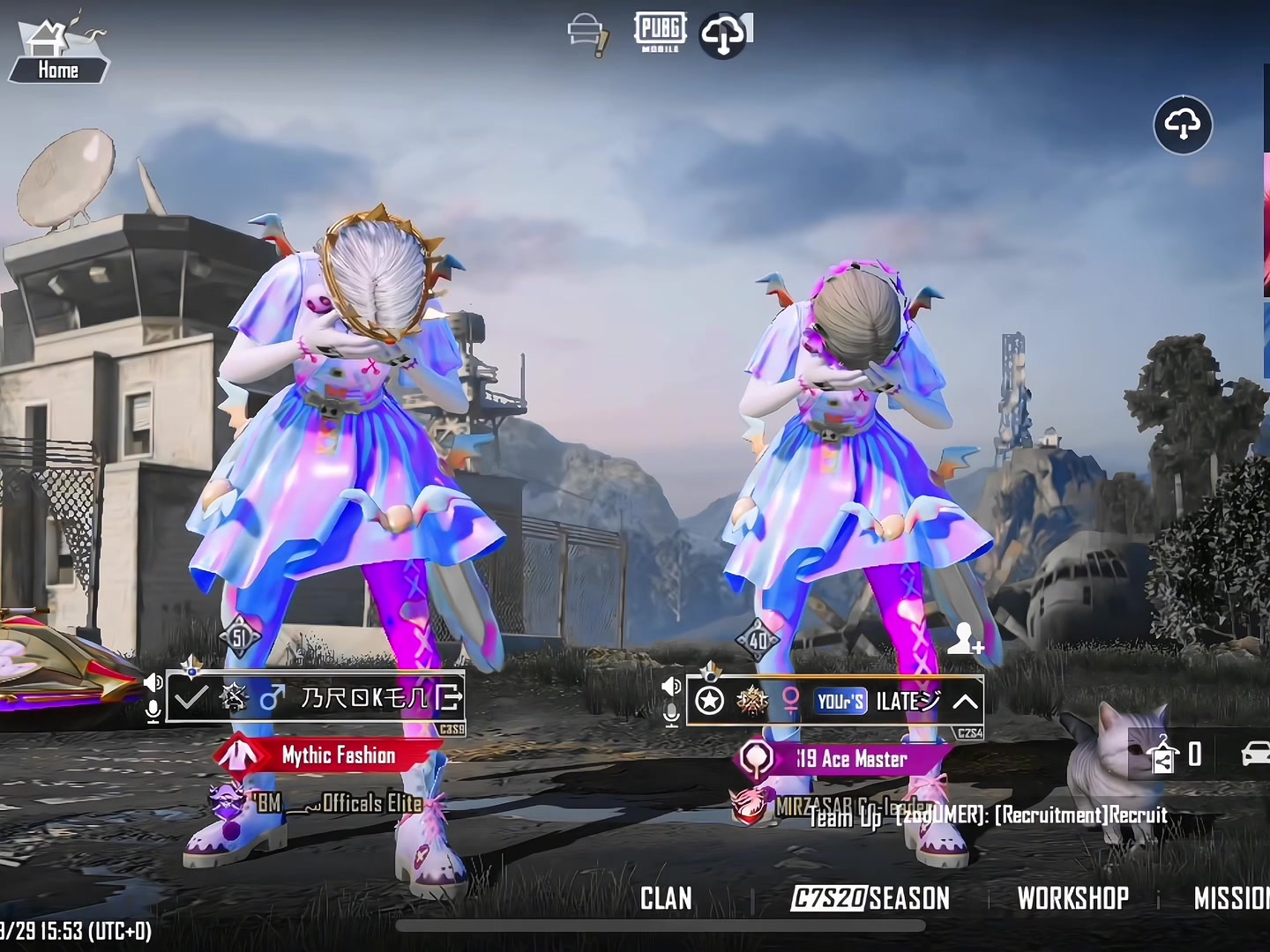Add the right teammate as friend
Image resolution: width=1270 pixels, height=952 pixels.
click(965, 640)
